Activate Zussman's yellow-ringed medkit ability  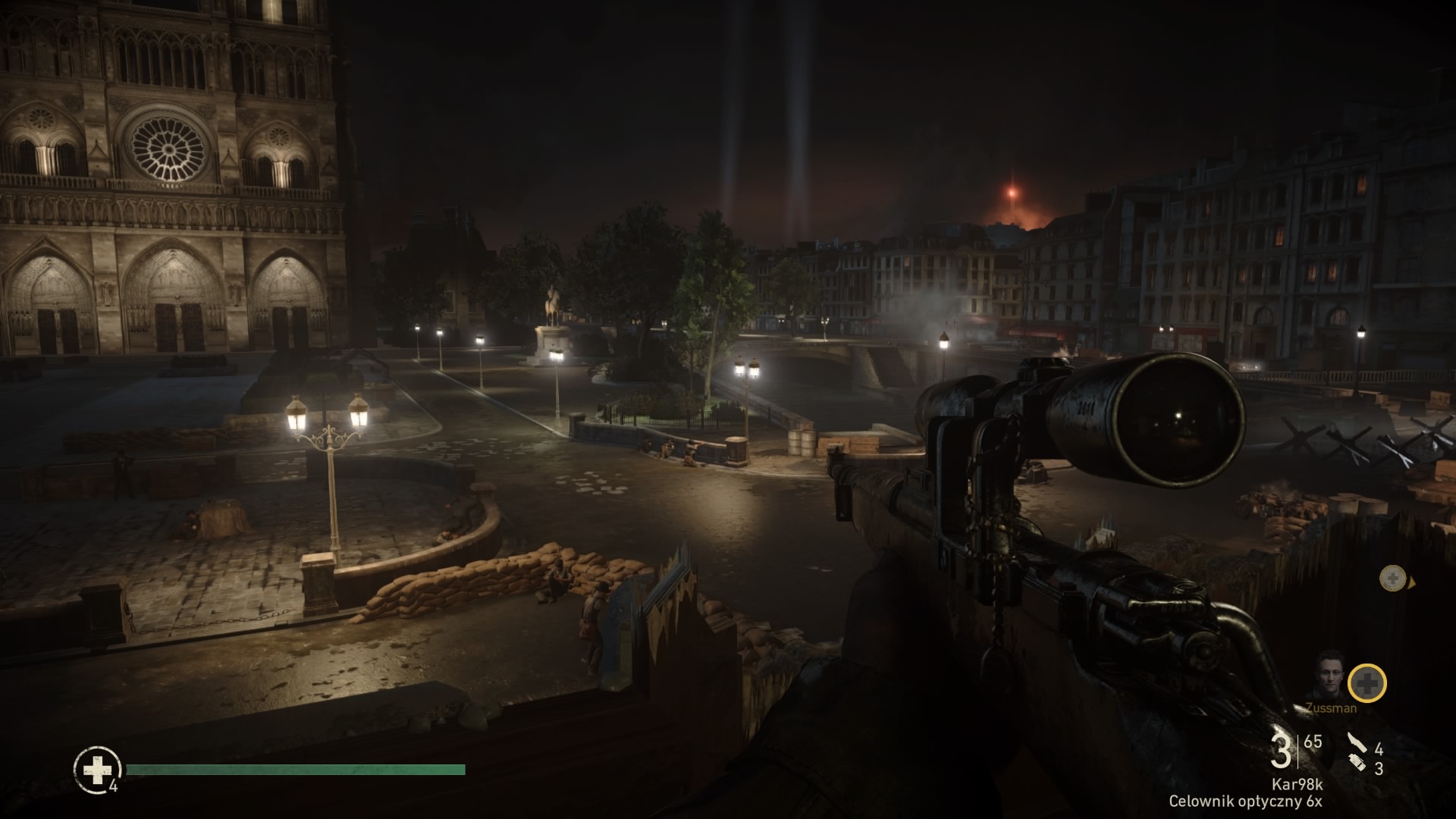pyautogui.click(x=1367, y=683)
